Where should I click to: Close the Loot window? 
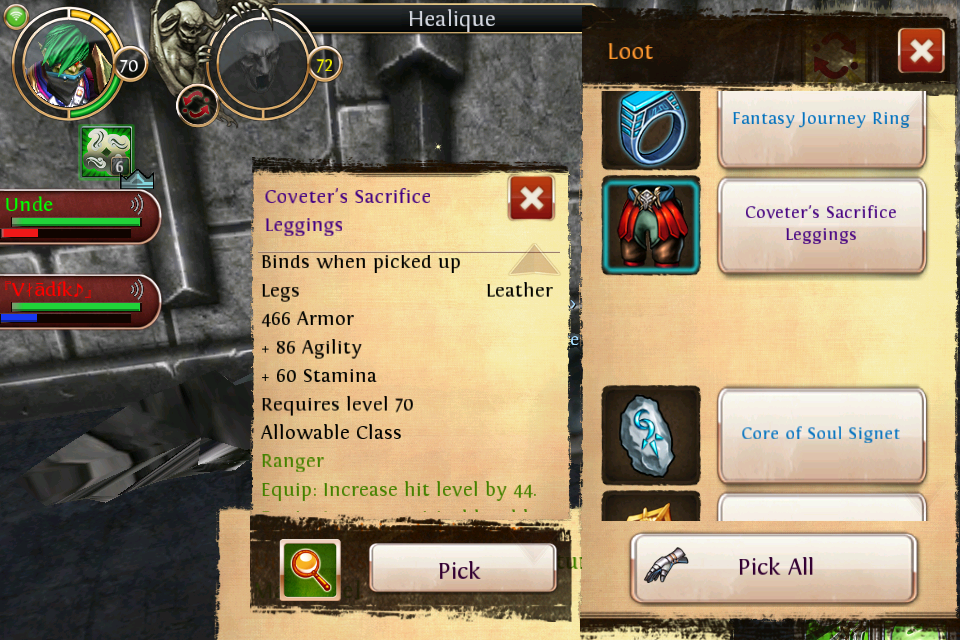coord(920,50)
